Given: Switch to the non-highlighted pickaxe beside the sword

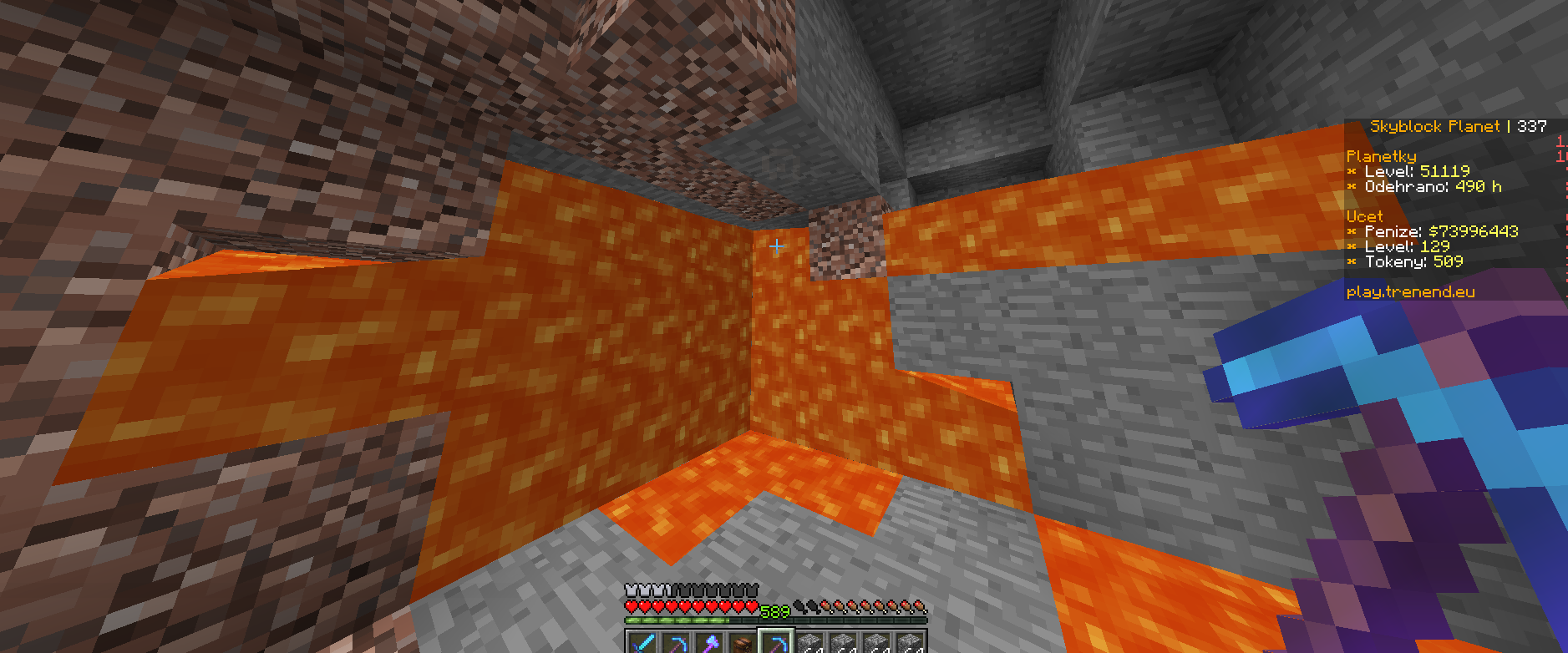Looking at the screenshot, I should (x=675, y=644).
